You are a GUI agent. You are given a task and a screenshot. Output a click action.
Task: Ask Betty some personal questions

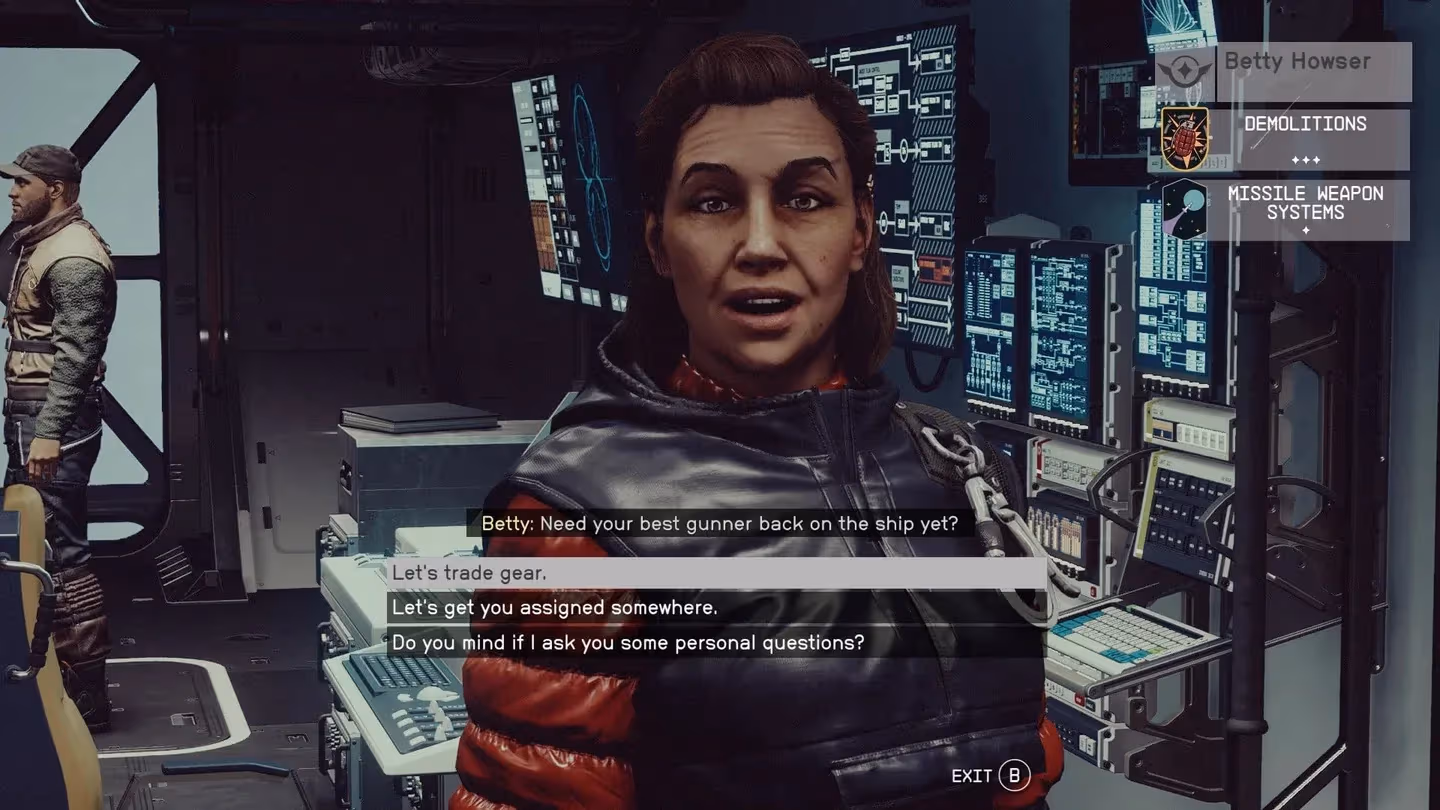[x=715, y=642]
